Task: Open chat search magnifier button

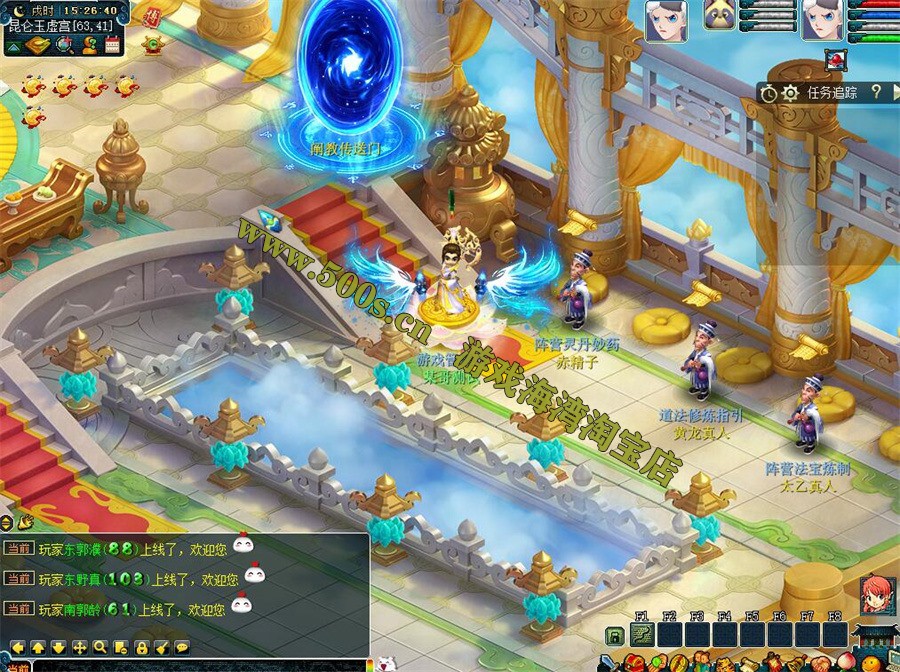Action: 101,647
